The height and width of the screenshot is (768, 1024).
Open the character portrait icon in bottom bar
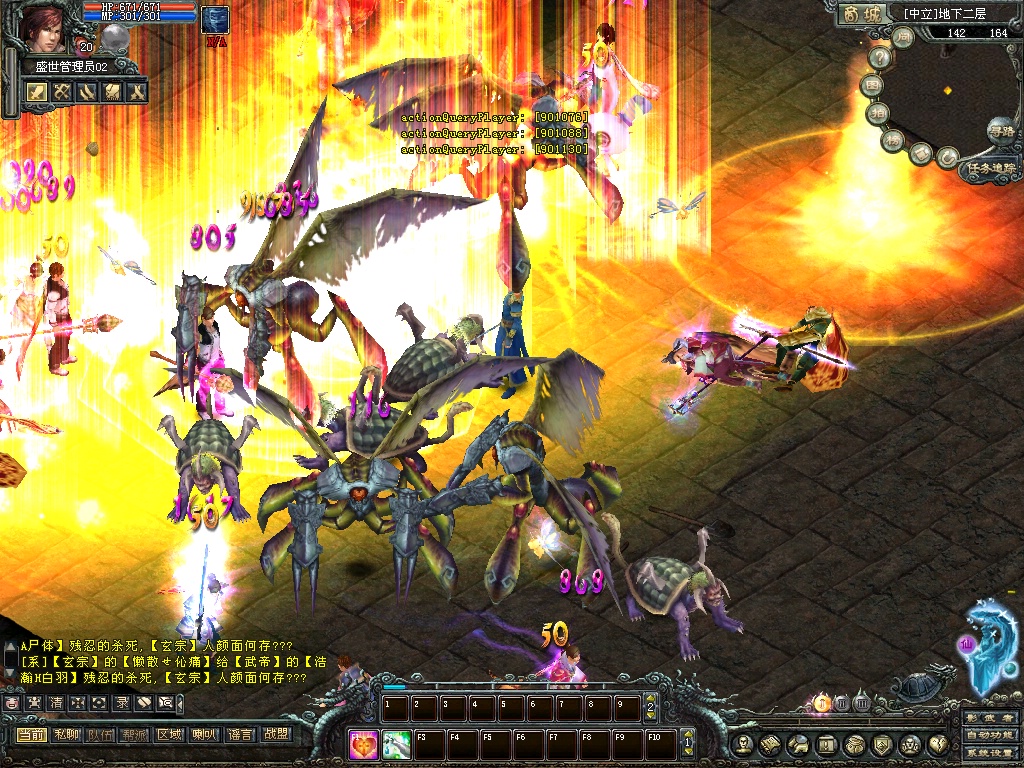[741, 745]
